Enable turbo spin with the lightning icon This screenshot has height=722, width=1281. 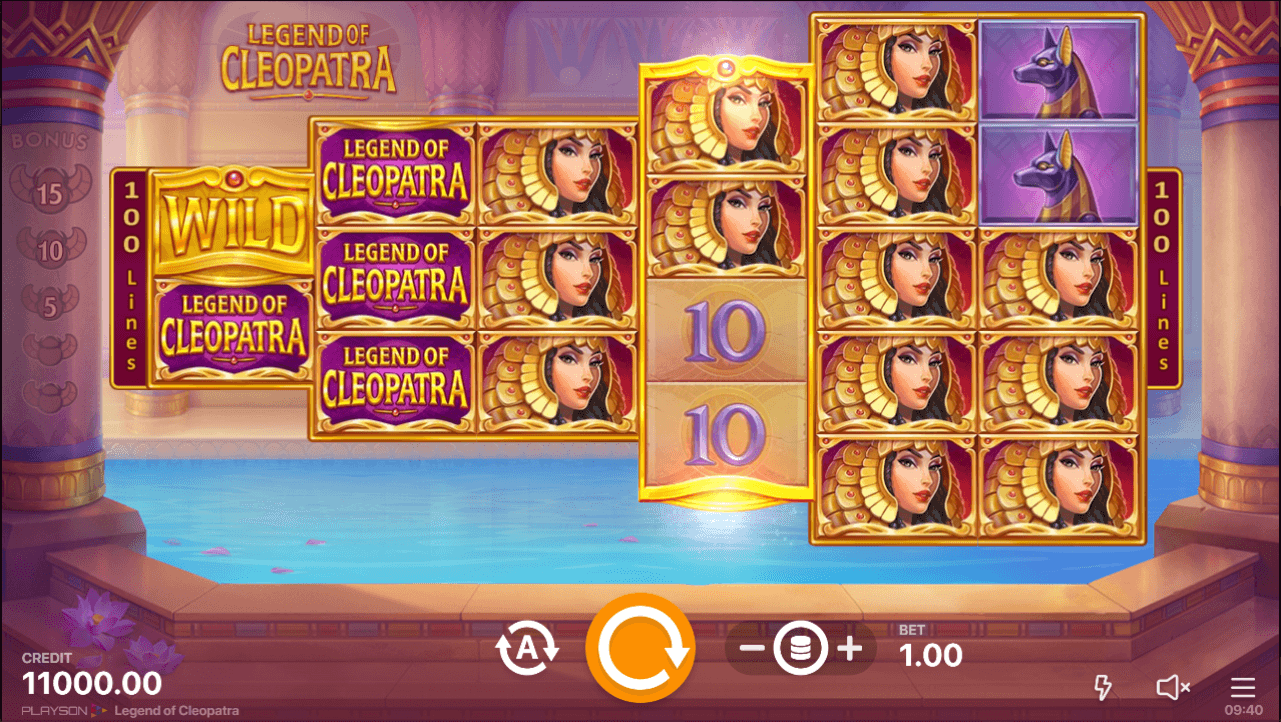tap(1103, 687)
